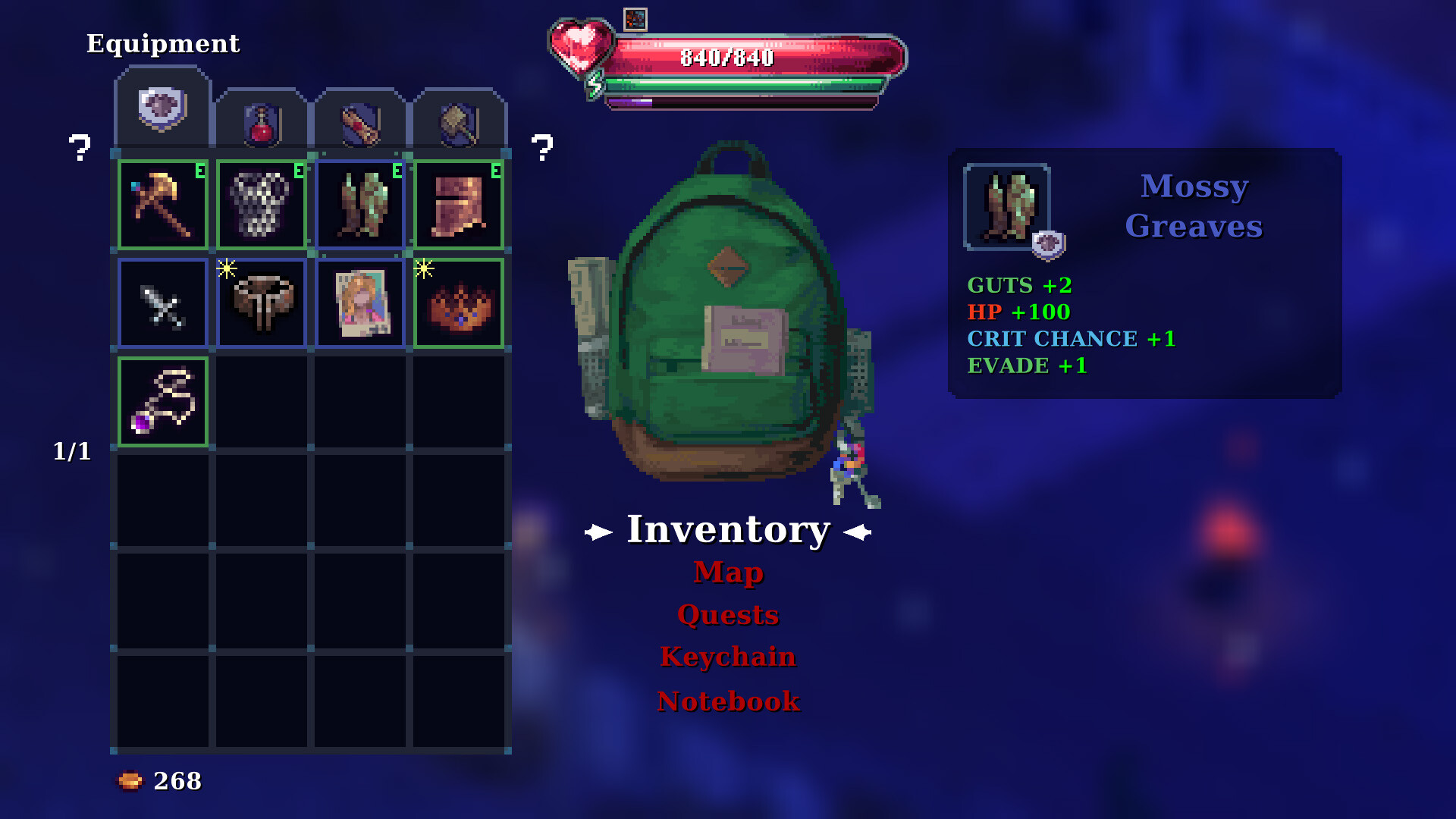Viewport: 1456px width, 819px height.
Task: Open the Quests menu
Action: coord(728,615)
